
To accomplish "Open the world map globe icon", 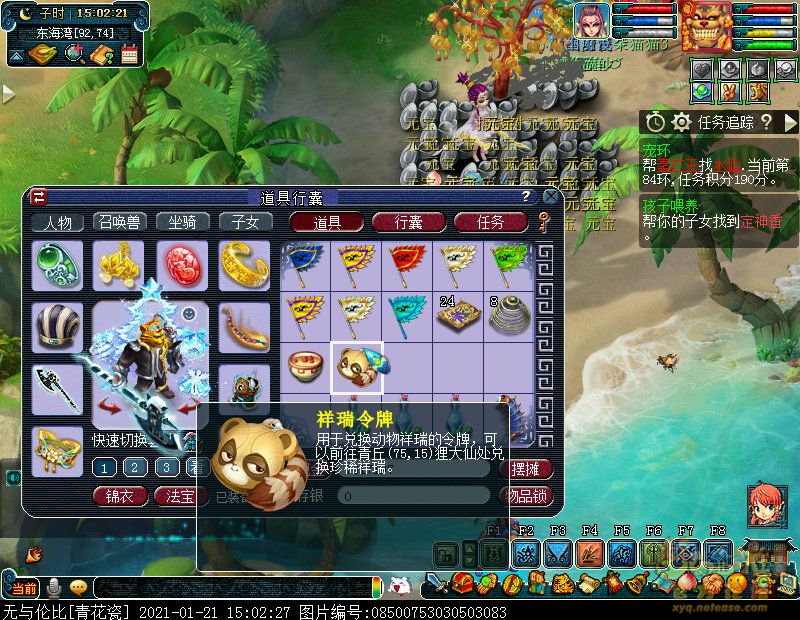I will [x=74, y=55].
